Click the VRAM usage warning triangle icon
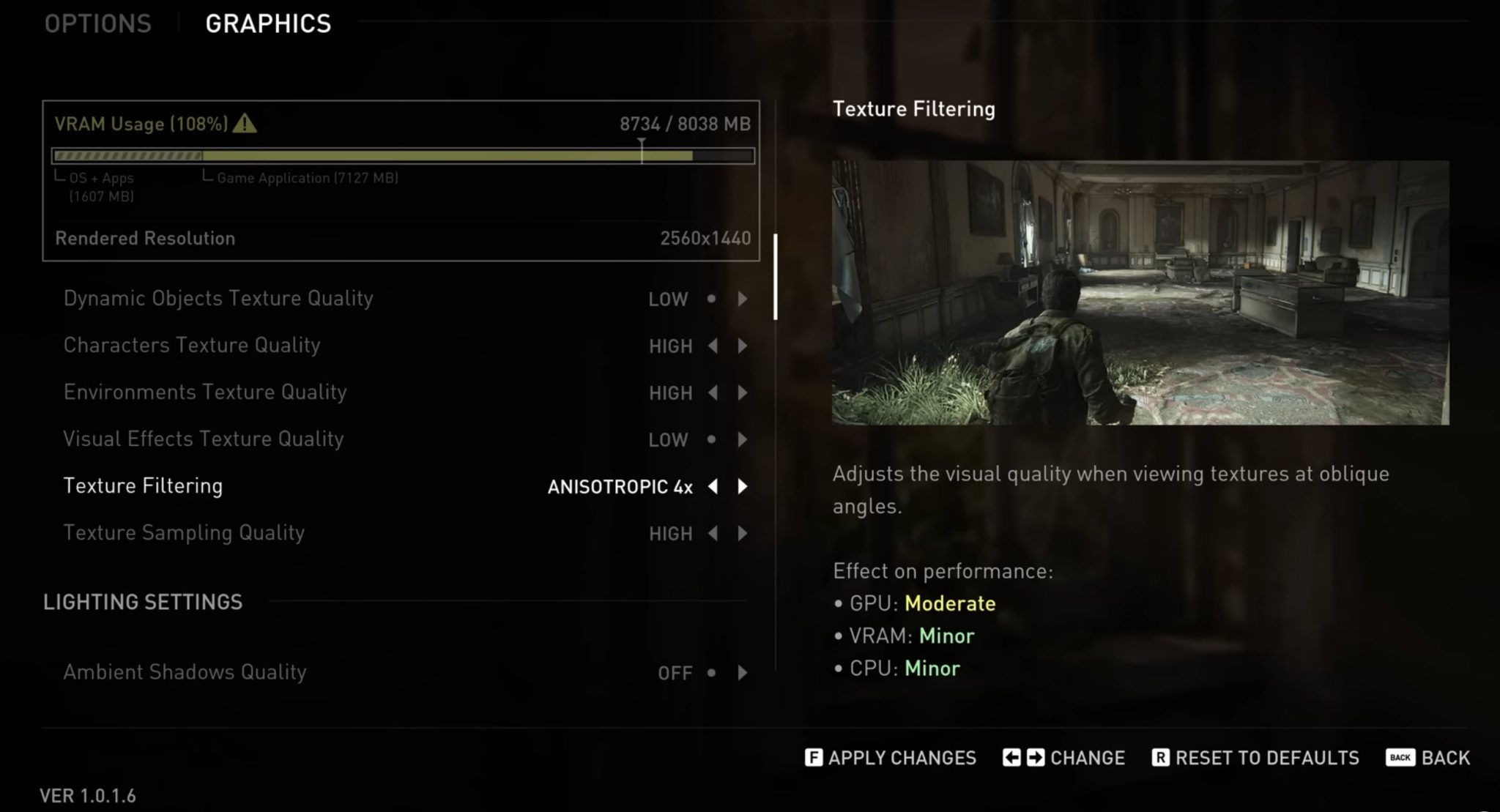The width and height of the screenshot is (1500, 812). (246, 123)
